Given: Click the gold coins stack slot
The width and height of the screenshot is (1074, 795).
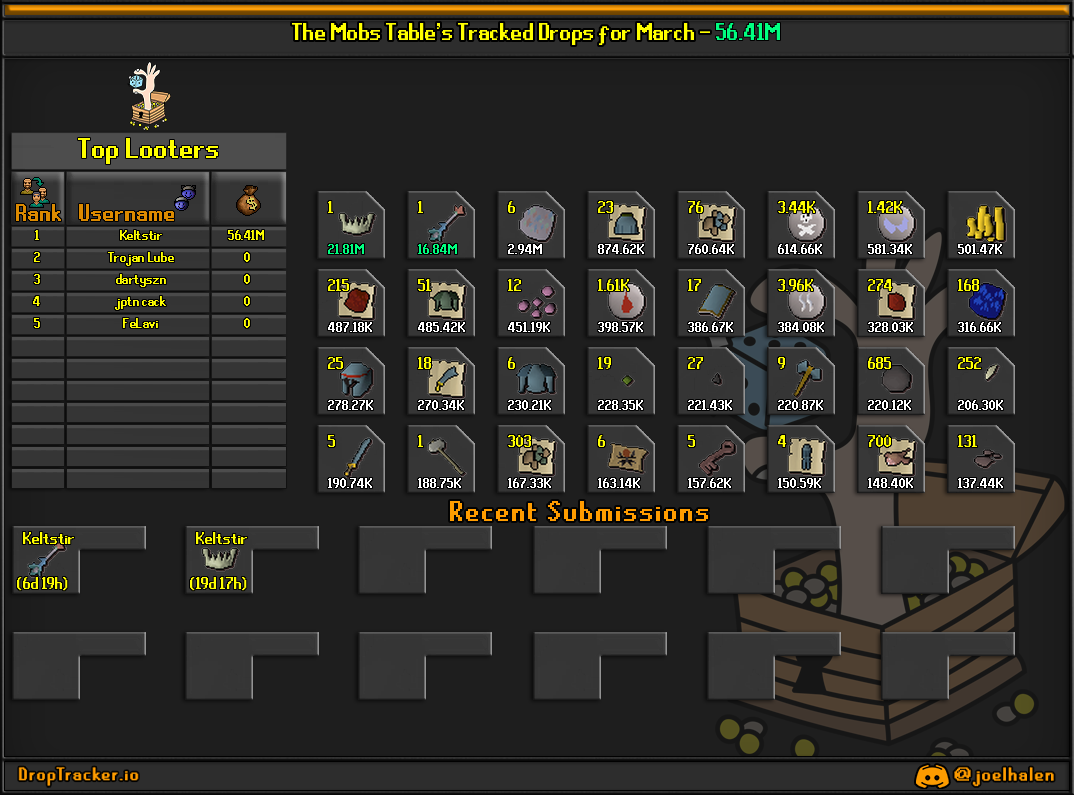Looking at the screenshot, I should click(981, 225).
